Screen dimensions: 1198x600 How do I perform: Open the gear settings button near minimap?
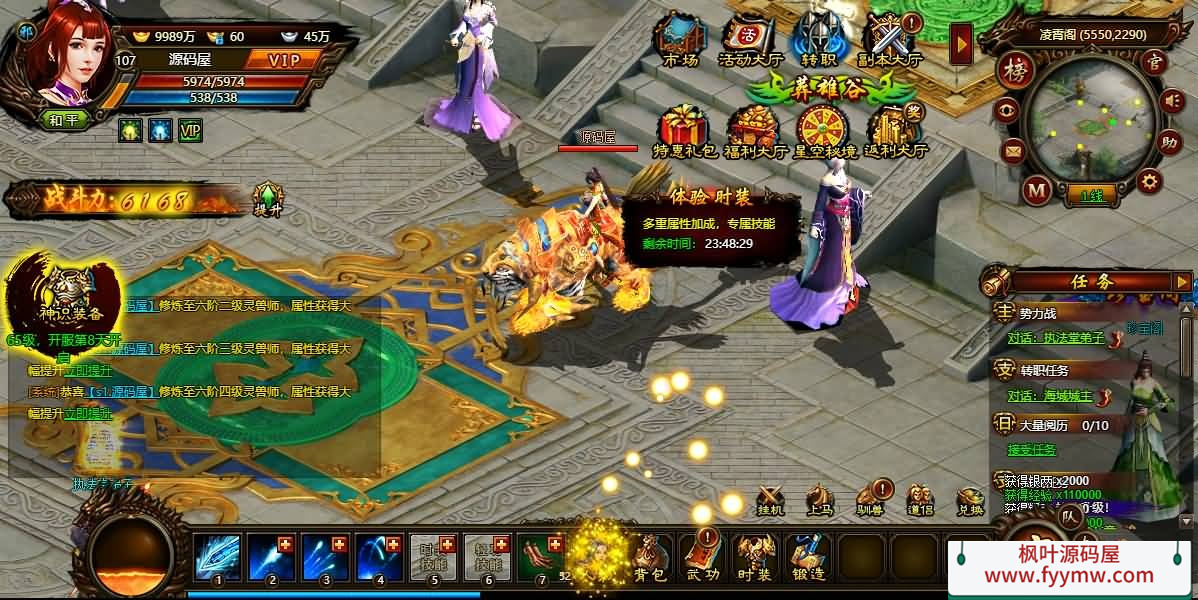point(1150,181)
